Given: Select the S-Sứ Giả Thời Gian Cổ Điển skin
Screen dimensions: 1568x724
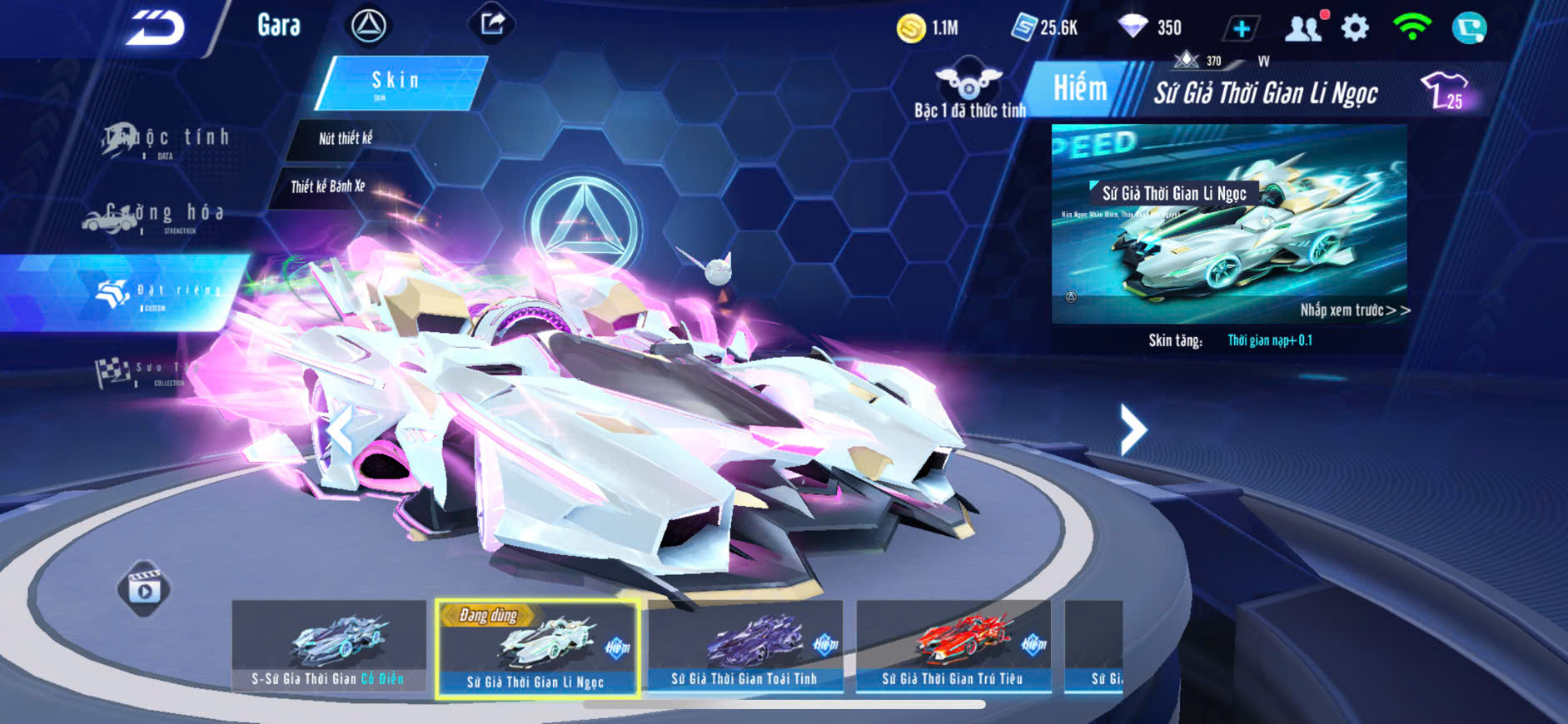Looking at the screenshot, I should (x=329, y=646).
